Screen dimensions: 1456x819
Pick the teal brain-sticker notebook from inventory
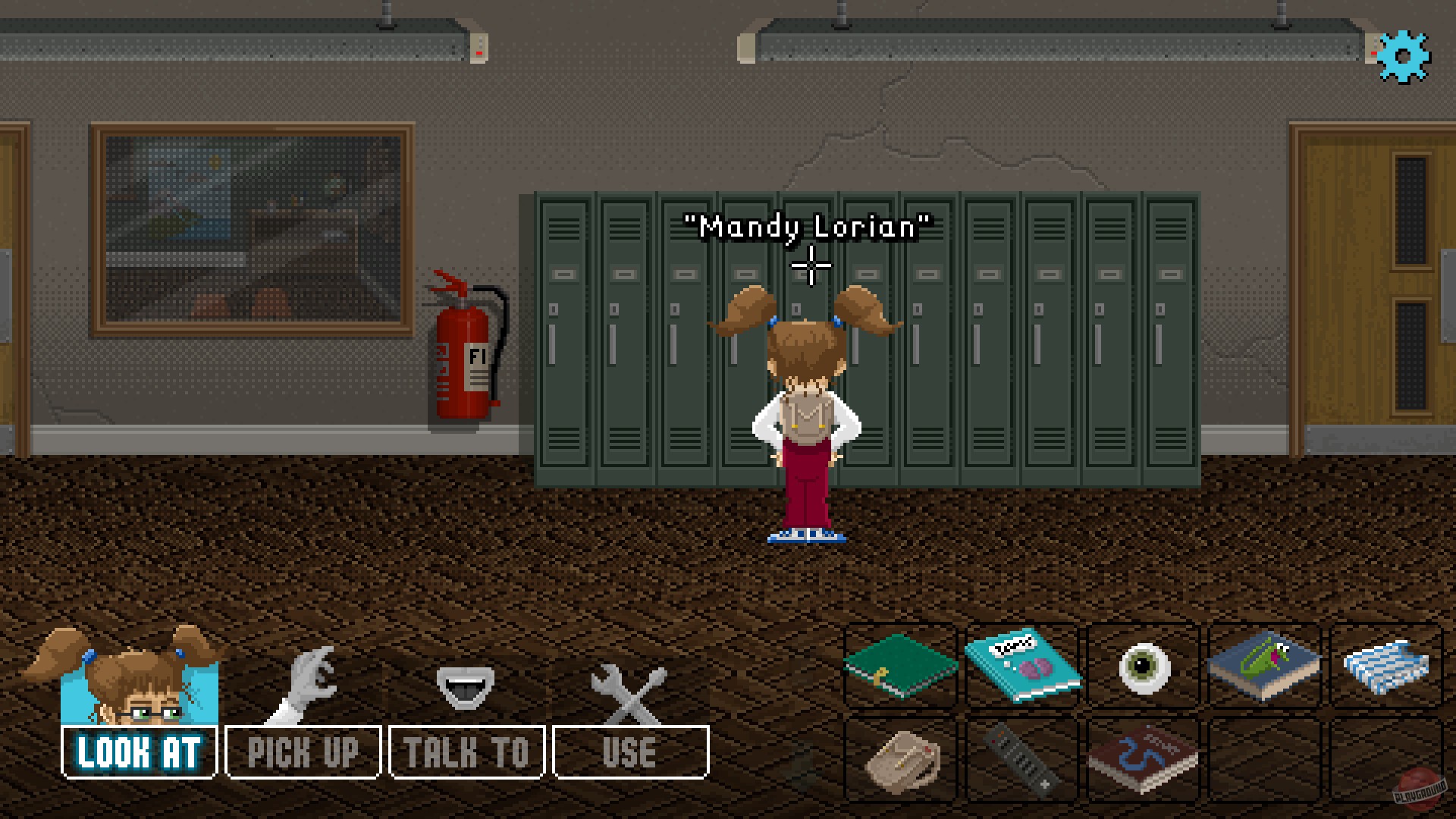coord(1021,667)
